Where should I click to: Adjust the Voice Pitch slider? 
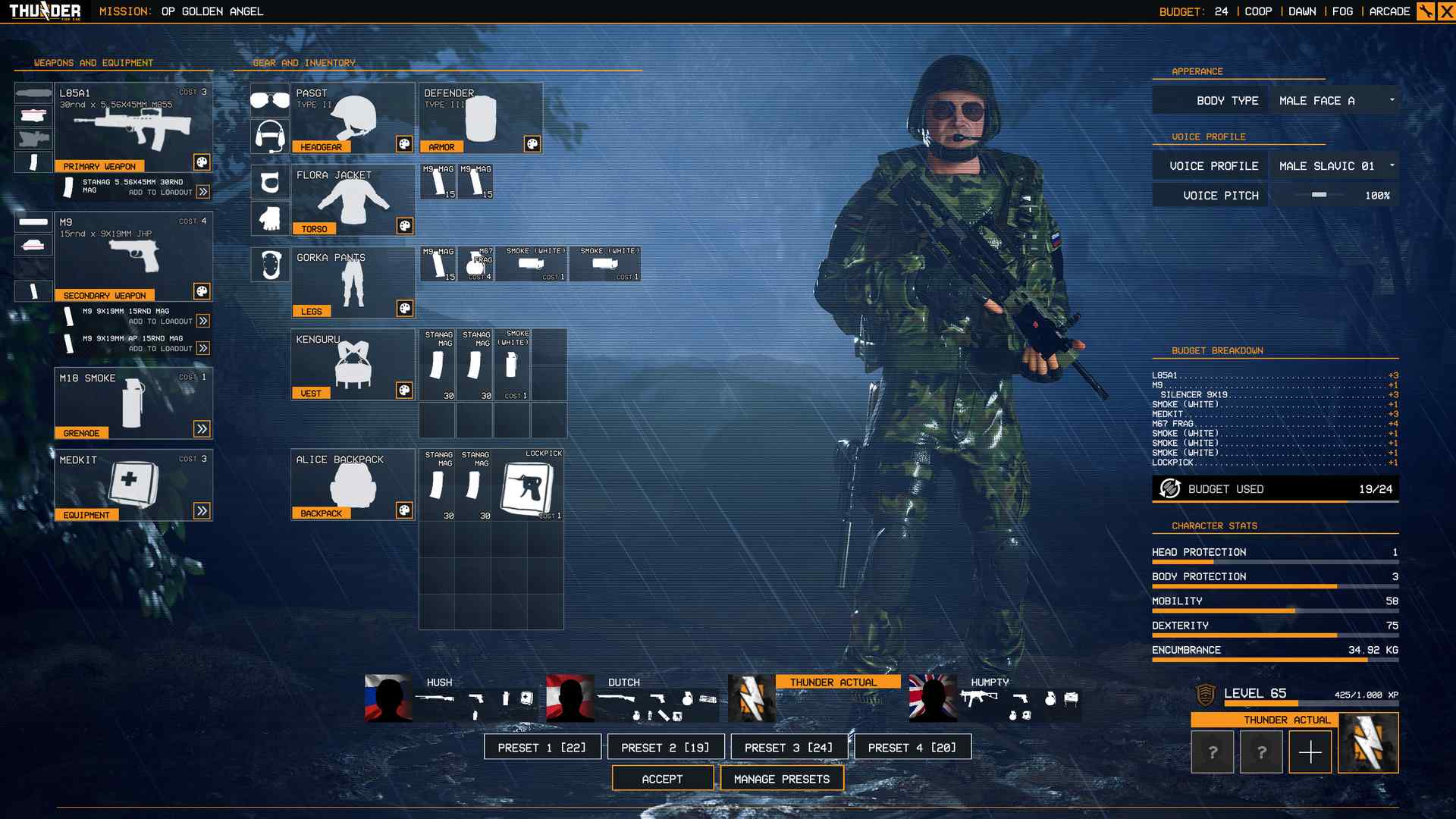point(1319,195)
